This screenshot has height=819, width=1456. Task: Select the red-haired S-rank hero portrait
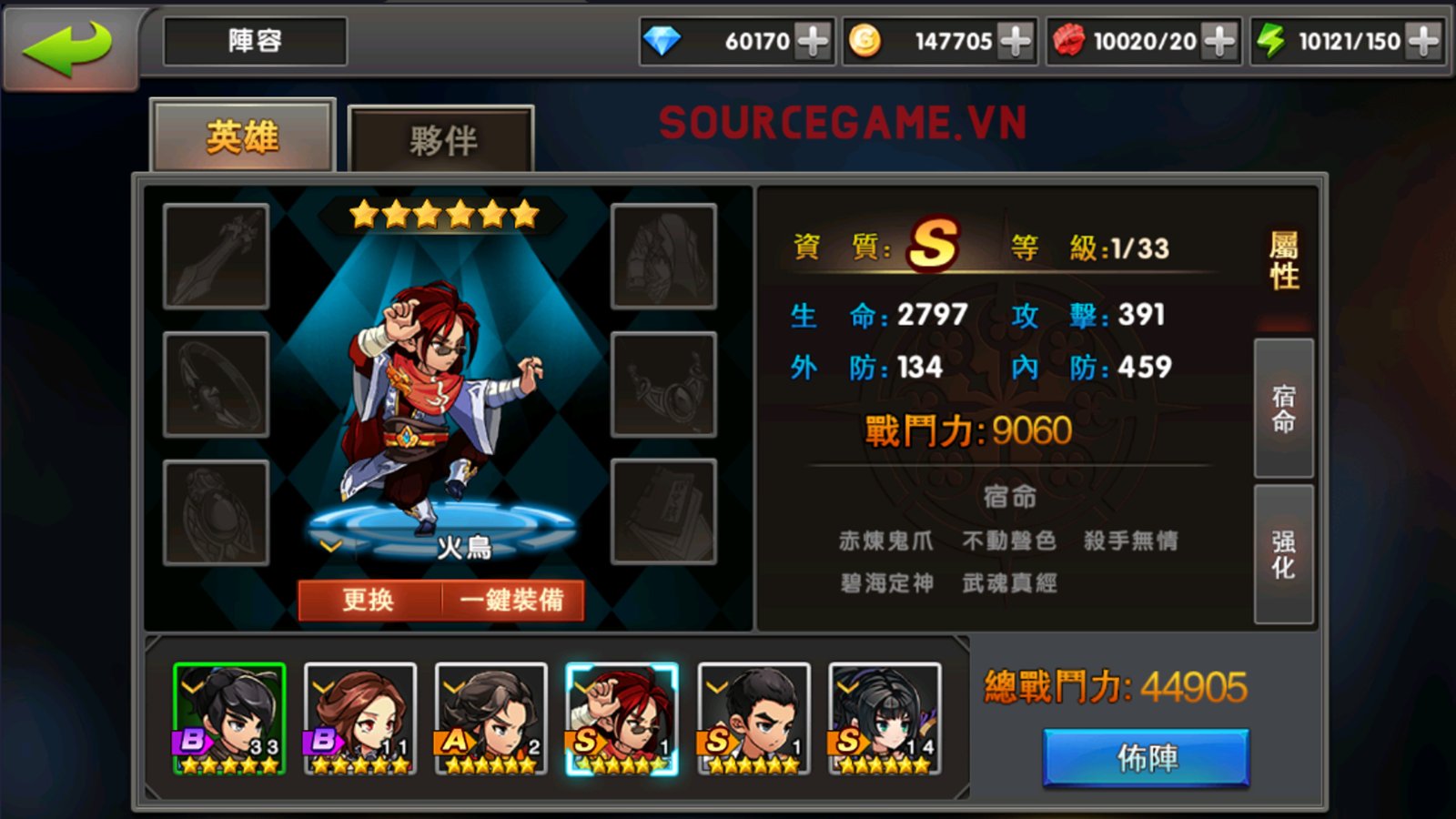pos(622,718)
